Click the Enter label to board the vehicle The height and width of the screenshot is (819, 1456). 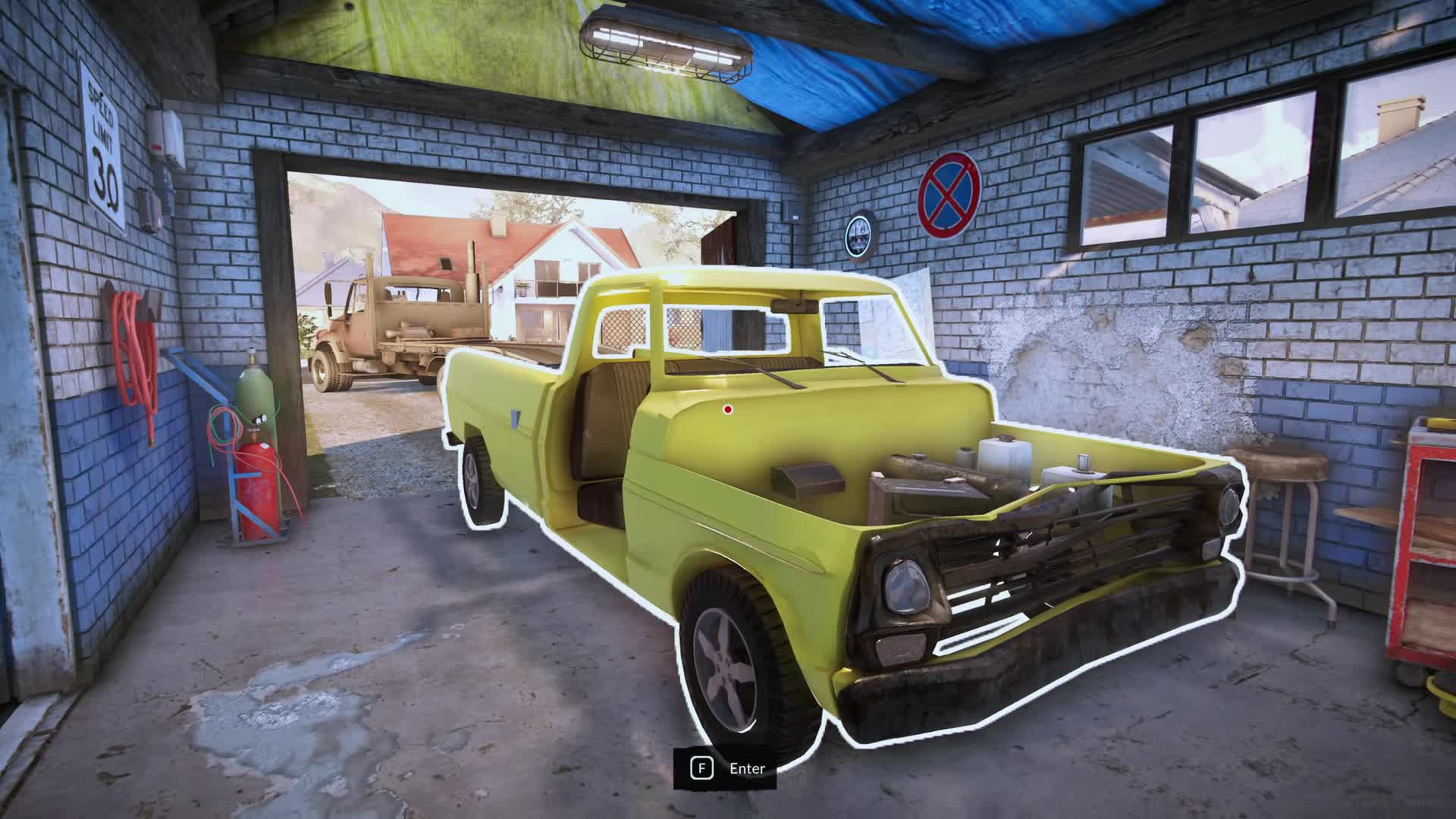pyautogui.click(x=747, y=768)
